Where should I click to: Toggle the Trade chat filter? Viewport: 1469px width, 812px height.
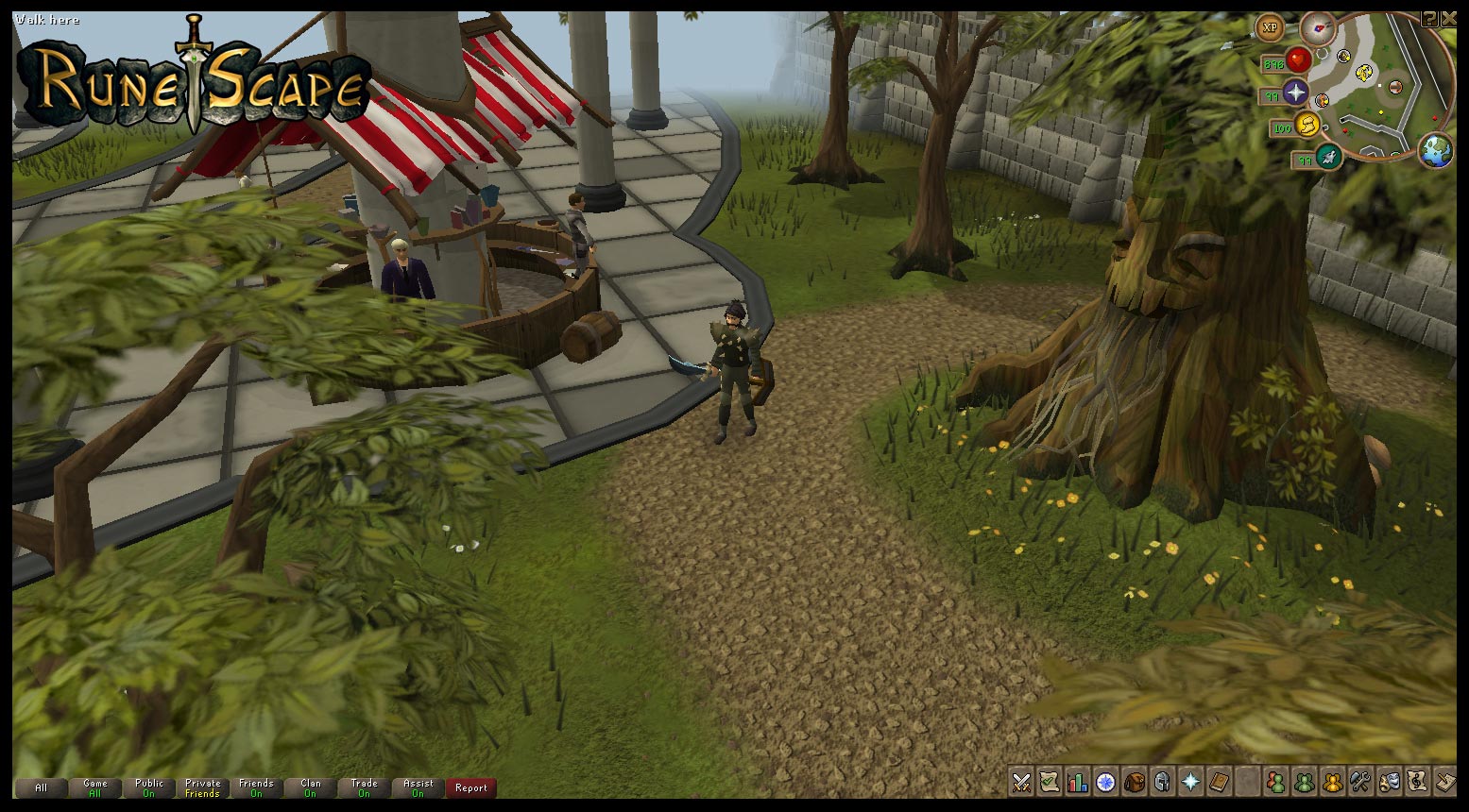(364, 787)
